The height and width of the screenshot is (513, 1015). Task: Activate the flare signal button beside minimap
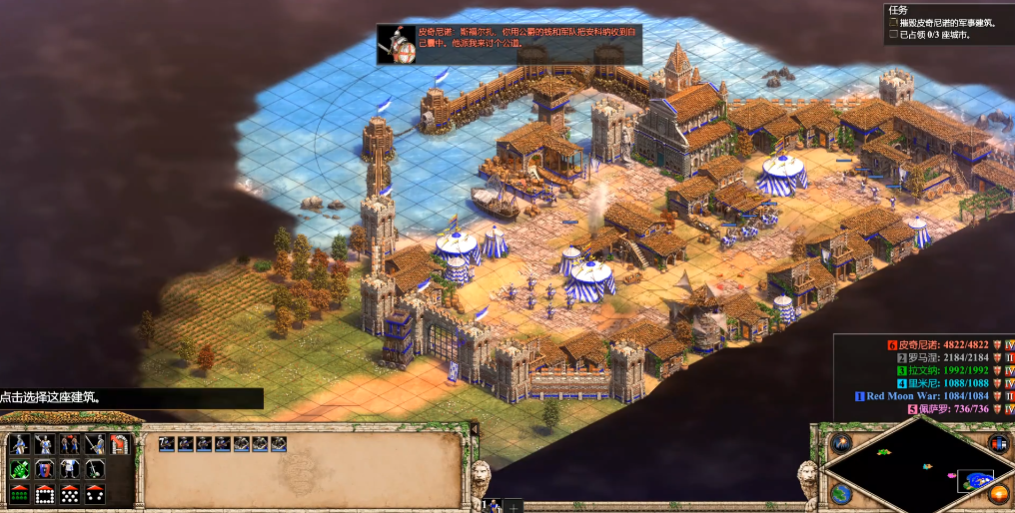click(841, 443)
